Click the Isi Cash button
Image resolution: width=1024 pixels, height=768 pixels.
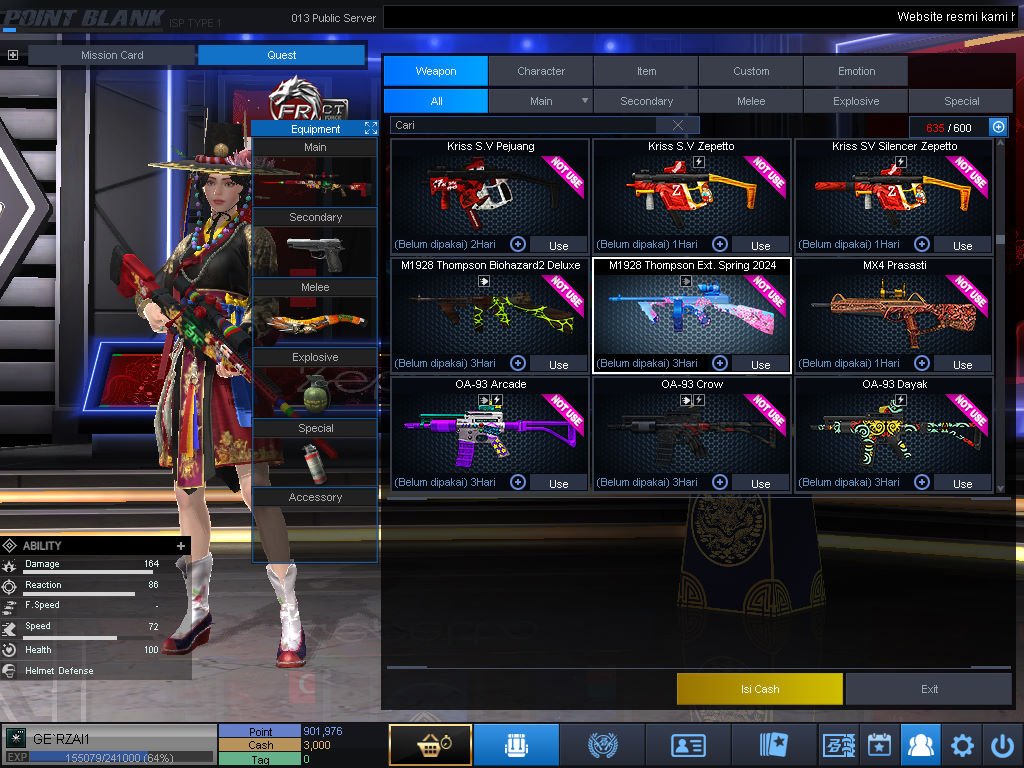coord(760,689)
